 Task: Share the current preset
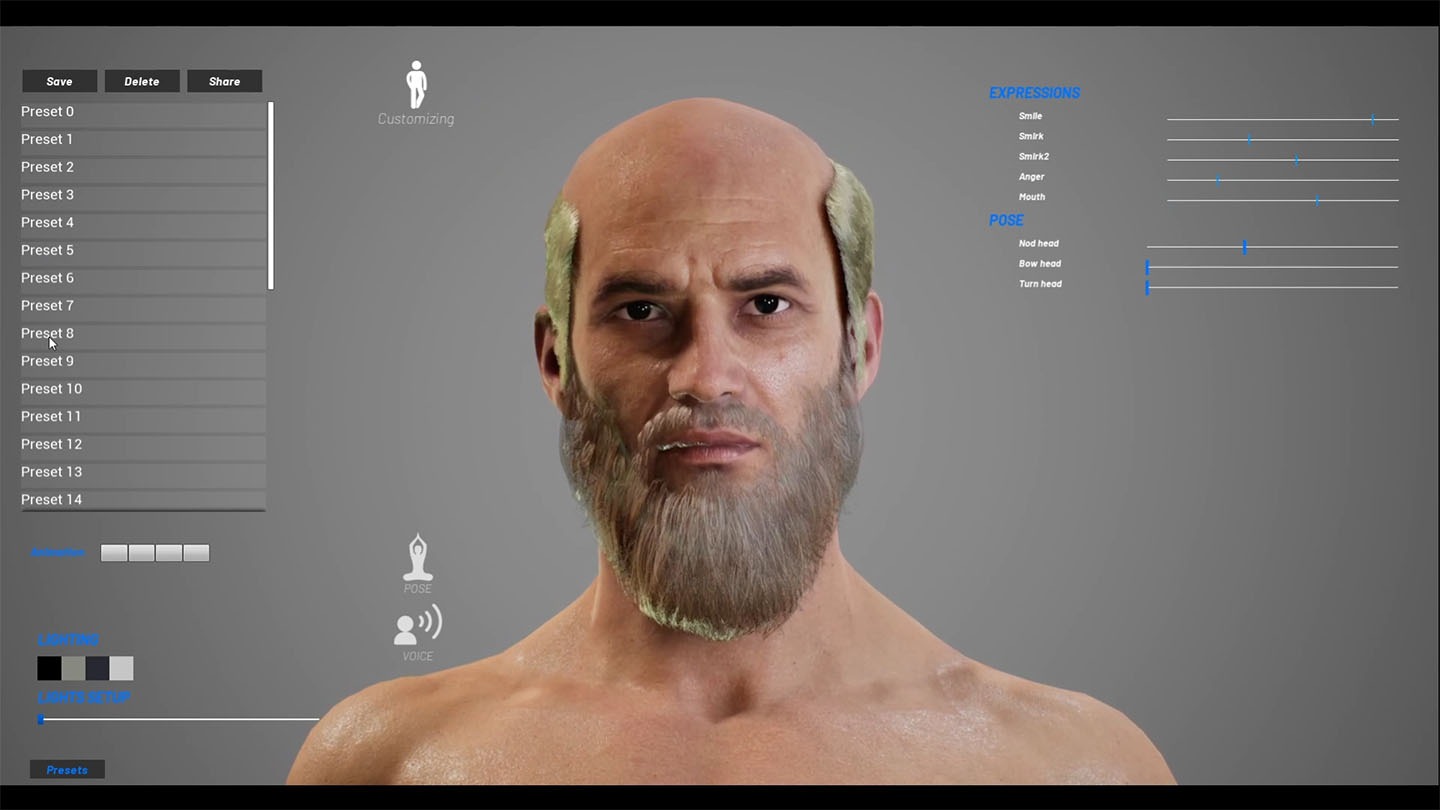pos(224,81)
